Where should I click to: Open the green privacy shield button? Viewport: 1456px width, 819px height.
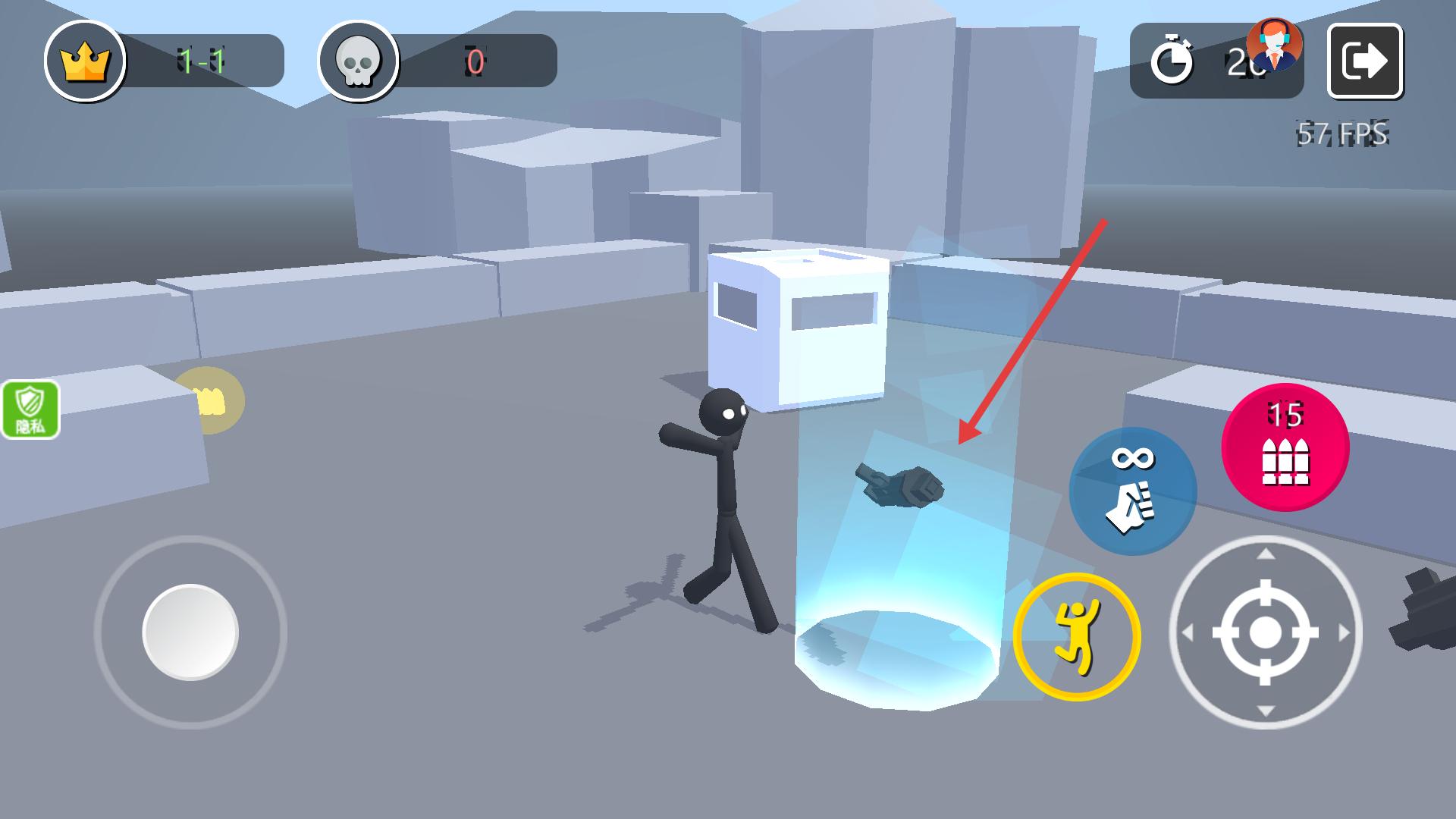click(x=30, y=409)
